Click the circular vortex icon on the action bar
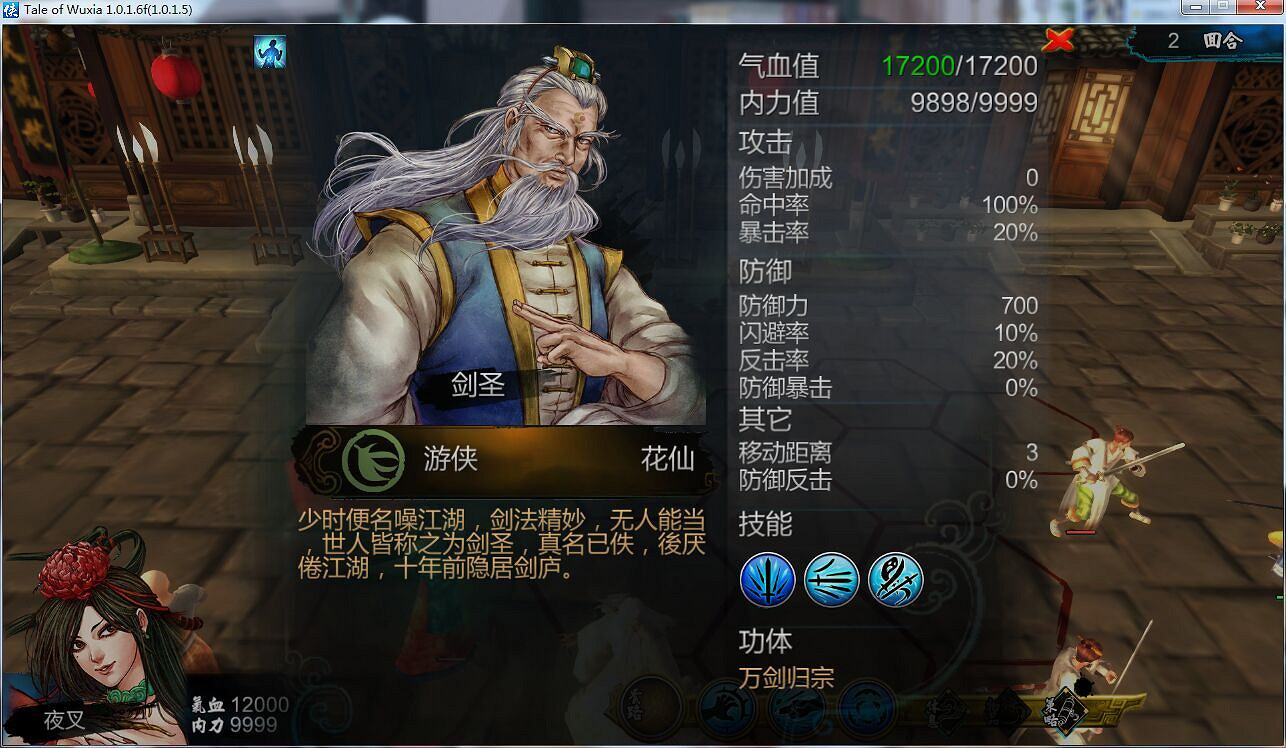1286x748 pixels. (x=867, y=708)
